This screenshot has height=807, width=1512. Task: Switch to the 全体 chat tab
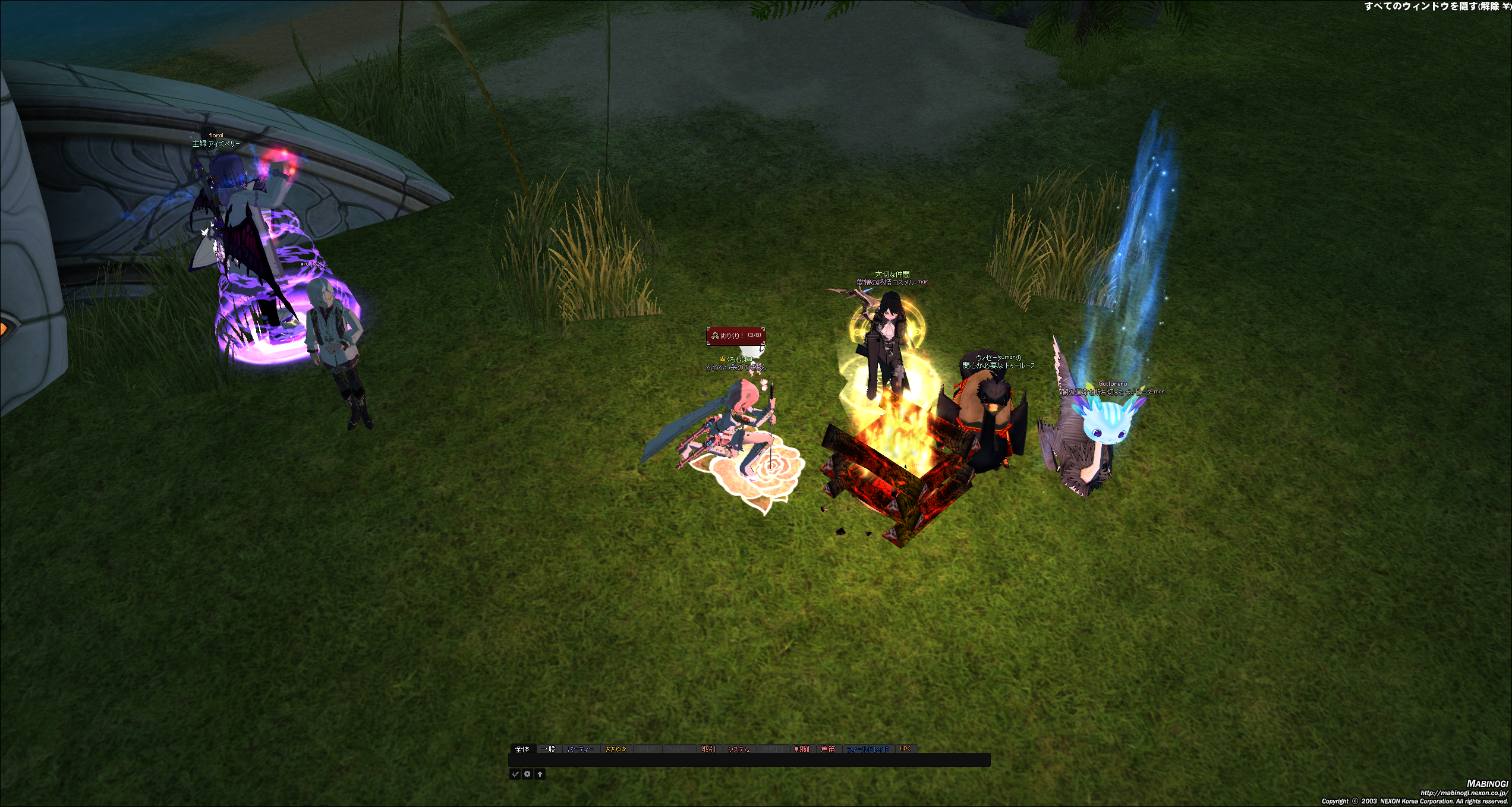coord(522,749)
